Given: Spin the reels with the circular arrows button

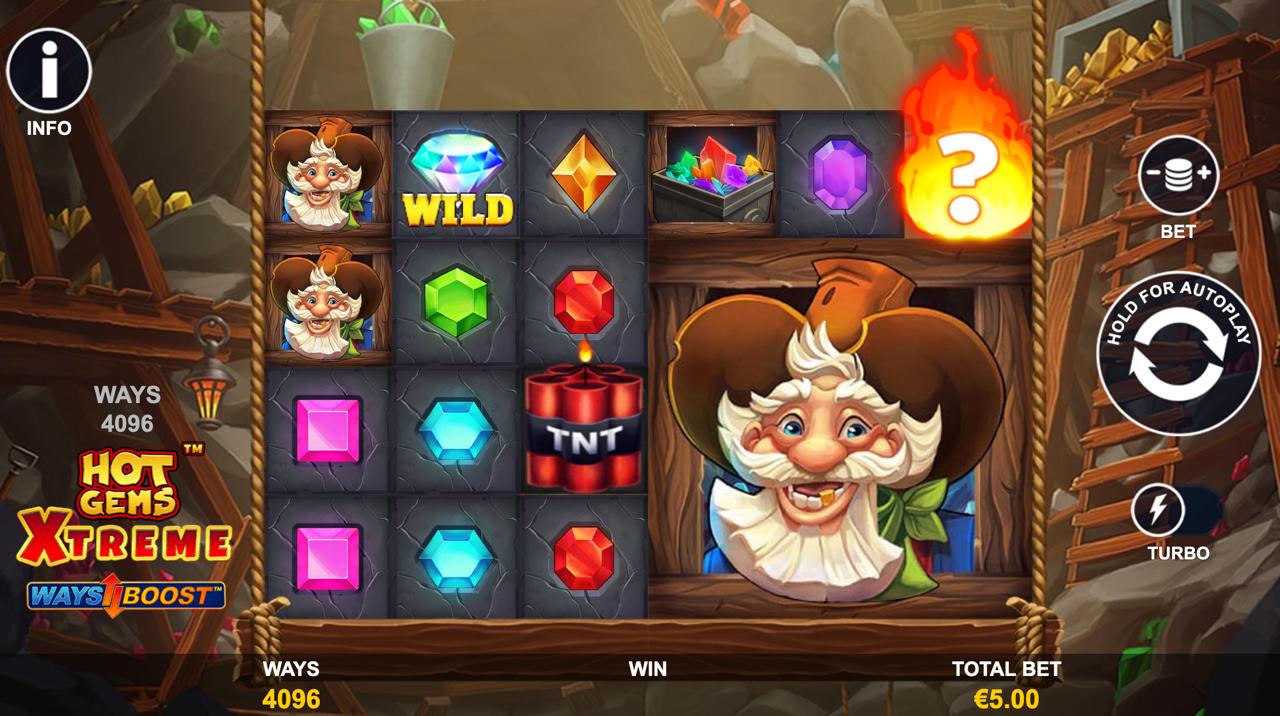Looking at the screenshot, I should pos(1178,354).
